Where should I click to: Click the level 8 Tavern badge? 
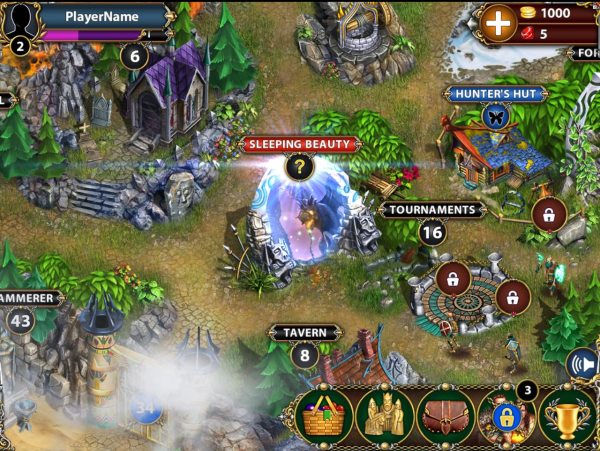coord(304,354)
